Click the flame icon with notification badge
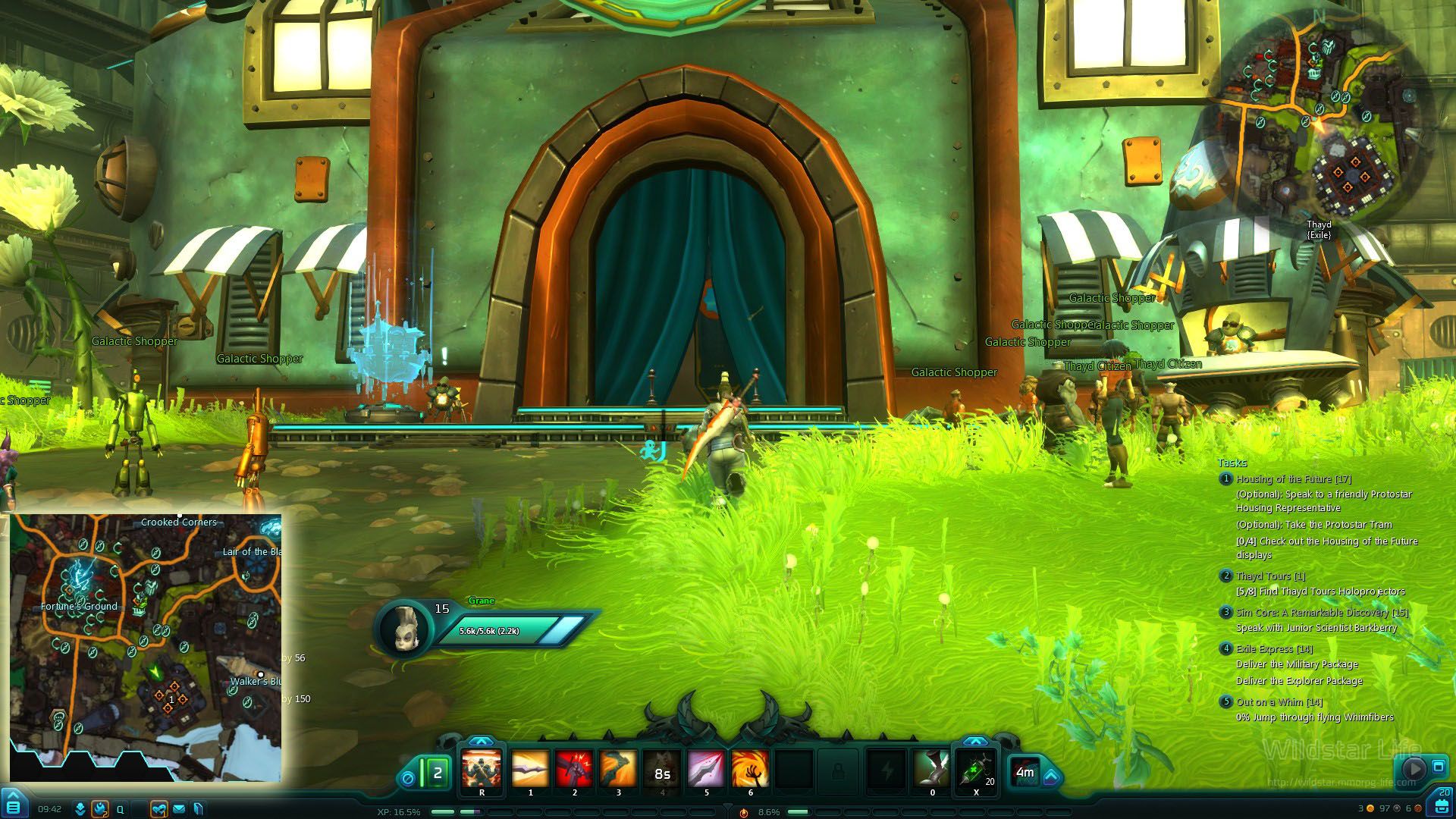This screenshot has height=819, width=1456. click(x=100, y=809)
